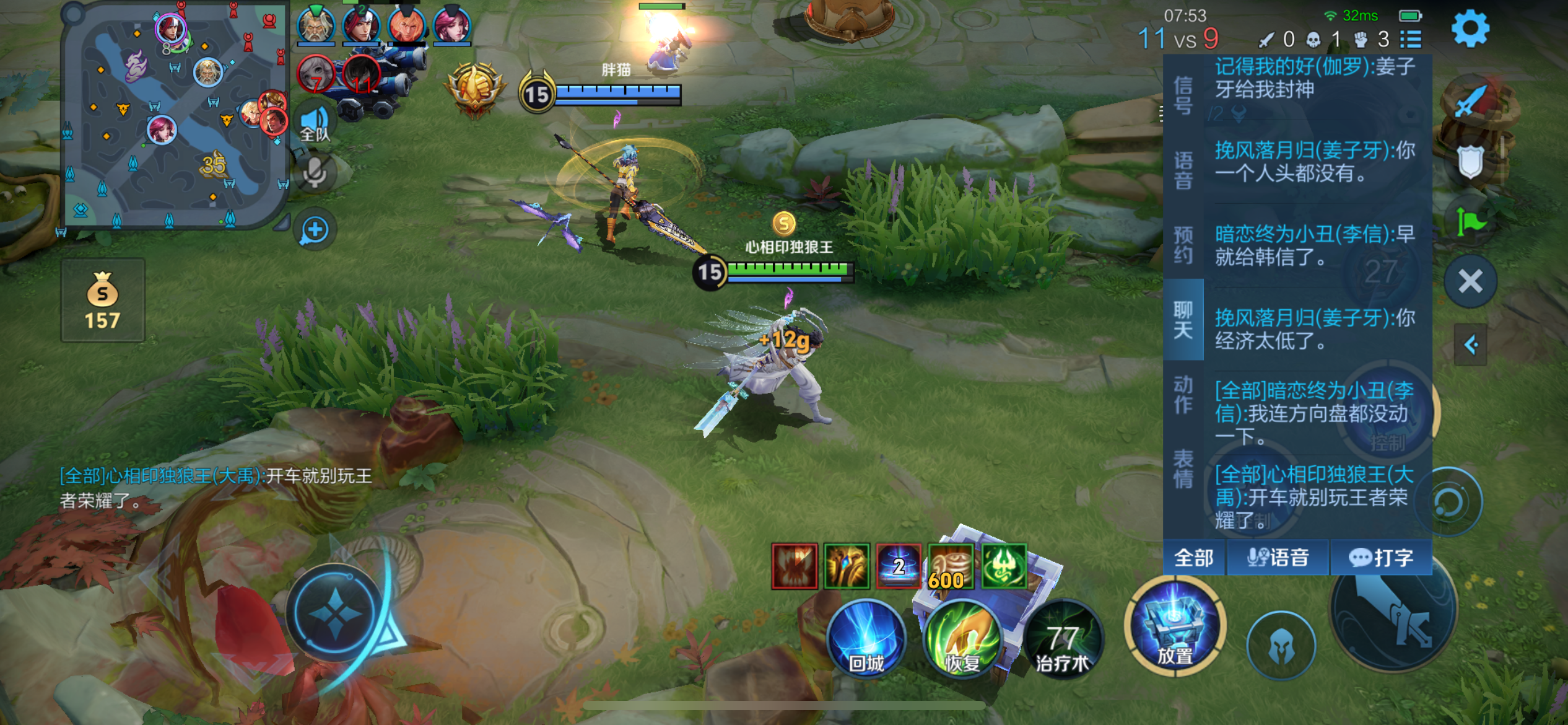Tap the minimap
The height and width of the screenshot is (725, 1568).
pyautogui.click(x=175, y=116)
